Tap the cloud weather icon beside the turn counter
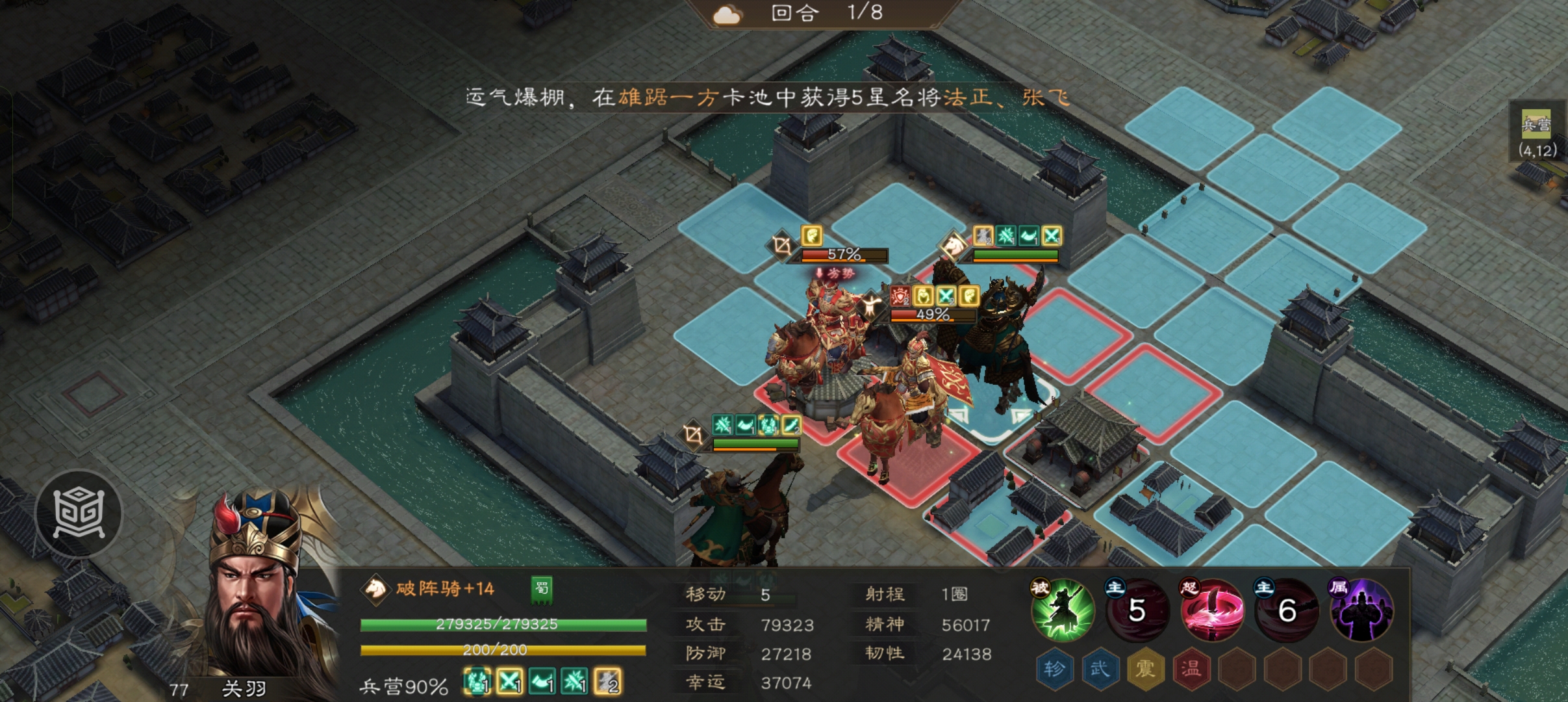 pyautogui.click(x=729, y=13)
